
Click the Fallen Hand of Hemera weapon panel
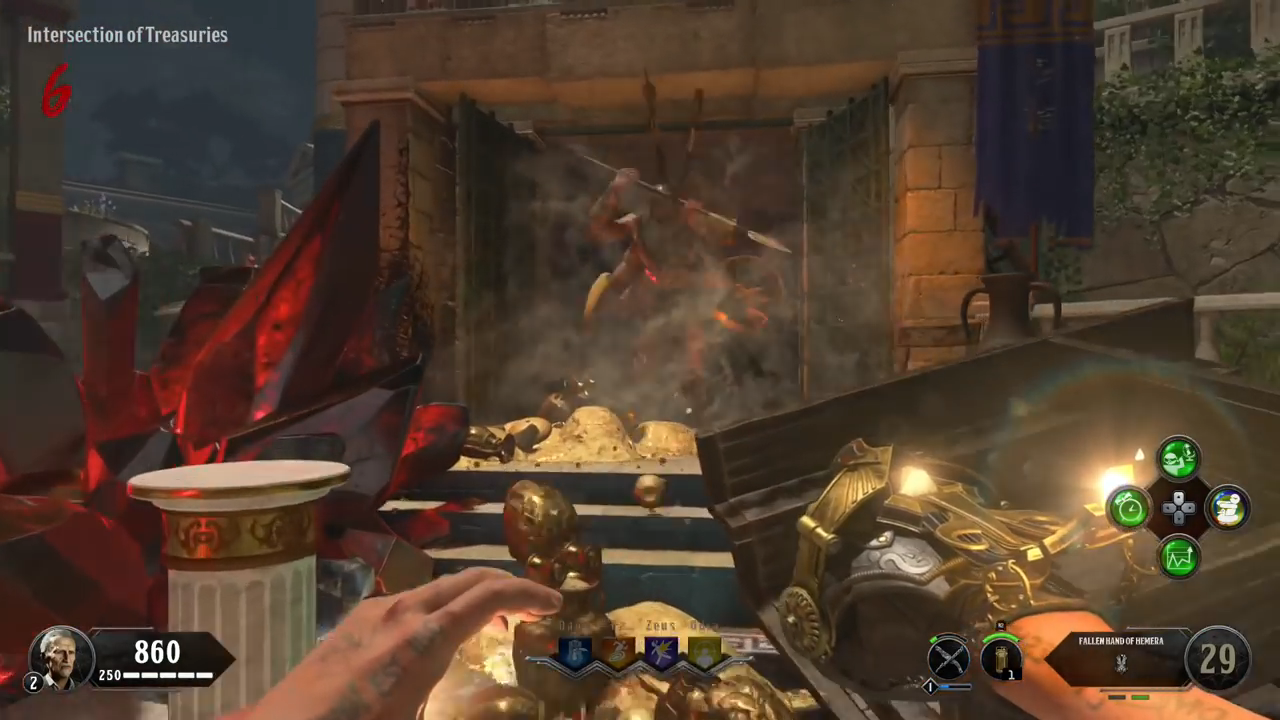click(x=1120, y=657)
